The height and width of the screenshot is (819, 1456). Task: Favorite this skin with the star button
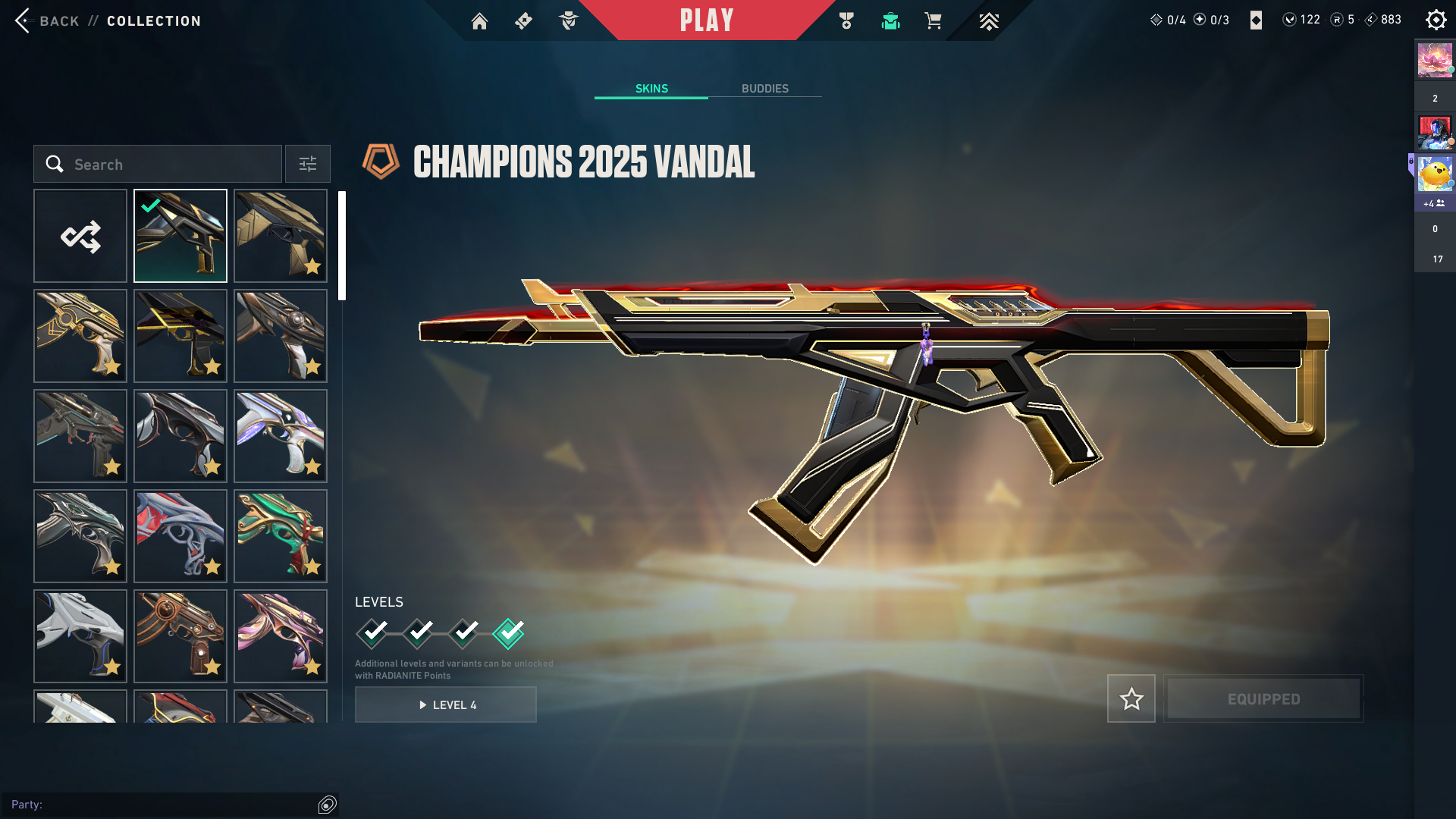tap(1131, 699)
